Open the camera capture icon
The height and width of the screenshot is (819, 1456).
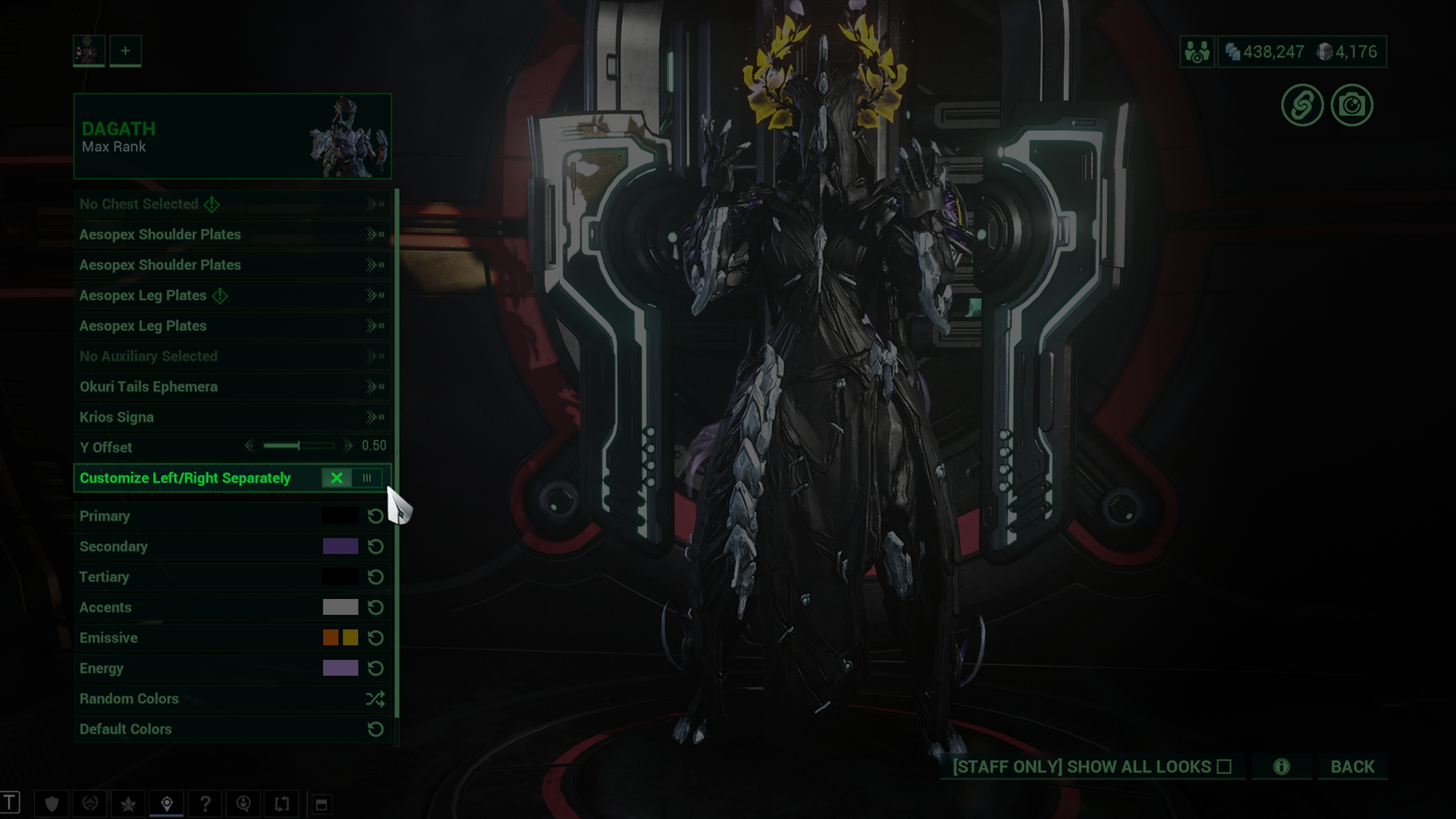tap(1351, 105)
